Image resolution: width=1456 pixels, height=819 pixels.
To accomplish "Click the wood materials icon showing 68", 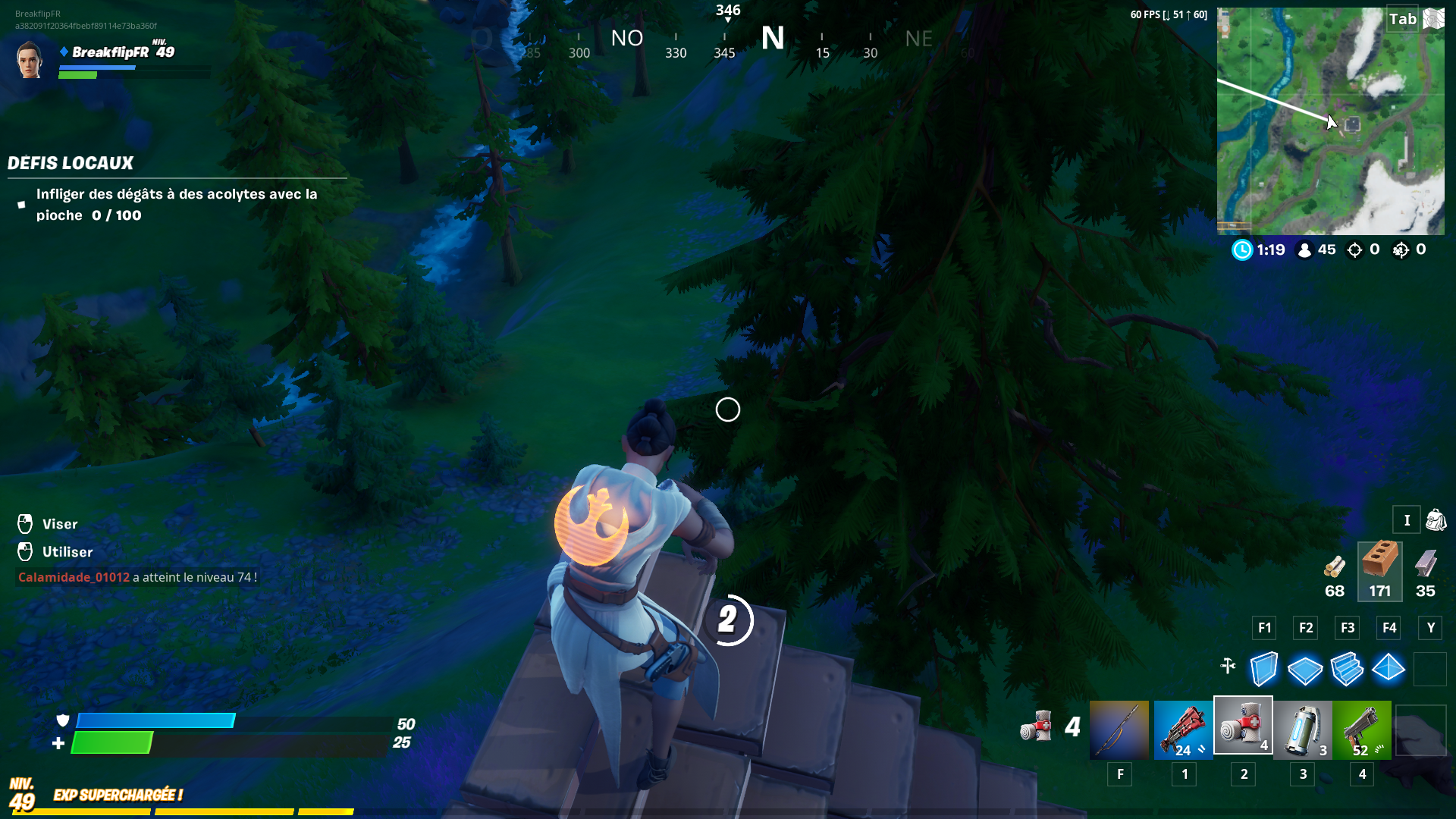I will click(x=1335, y=569).
